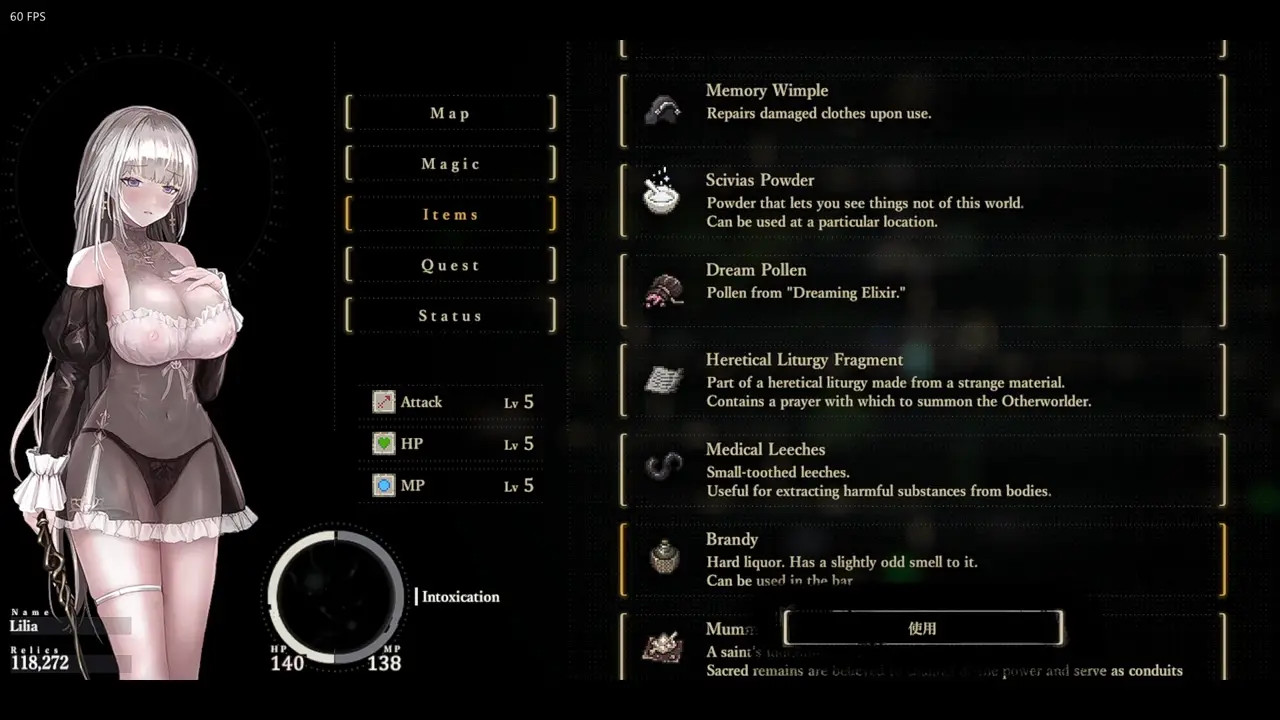Click the 使用 (Use) button

click(x=922, y=628)
